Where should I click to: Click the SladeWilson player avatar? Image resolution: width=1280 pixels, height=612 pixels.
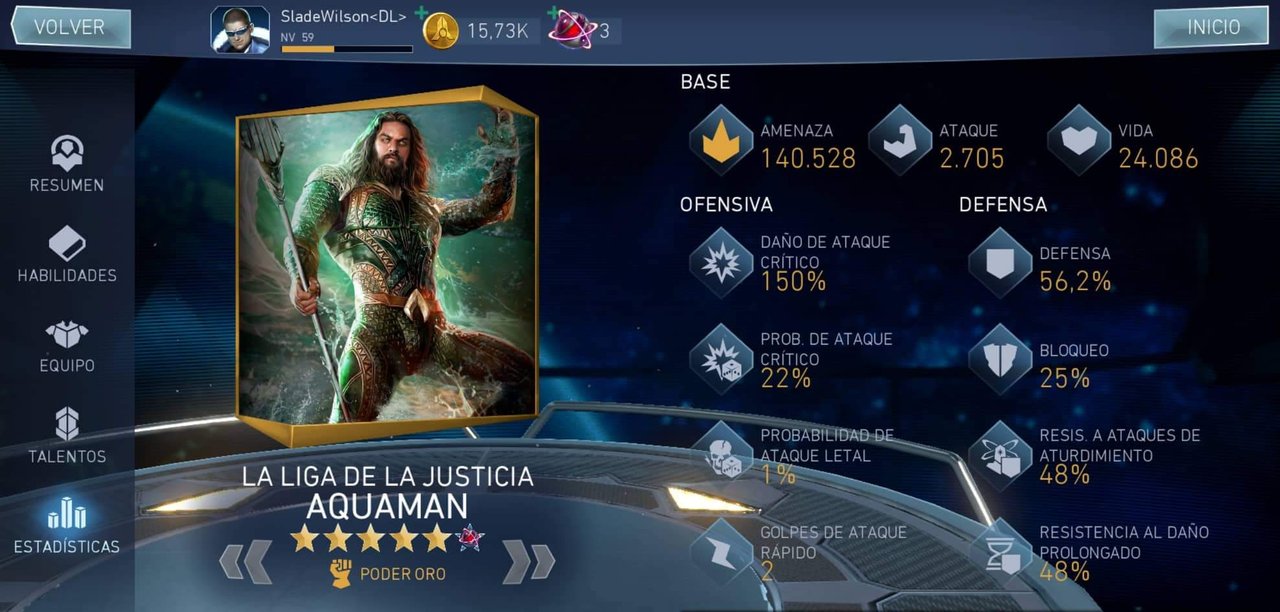pos(240,30)
